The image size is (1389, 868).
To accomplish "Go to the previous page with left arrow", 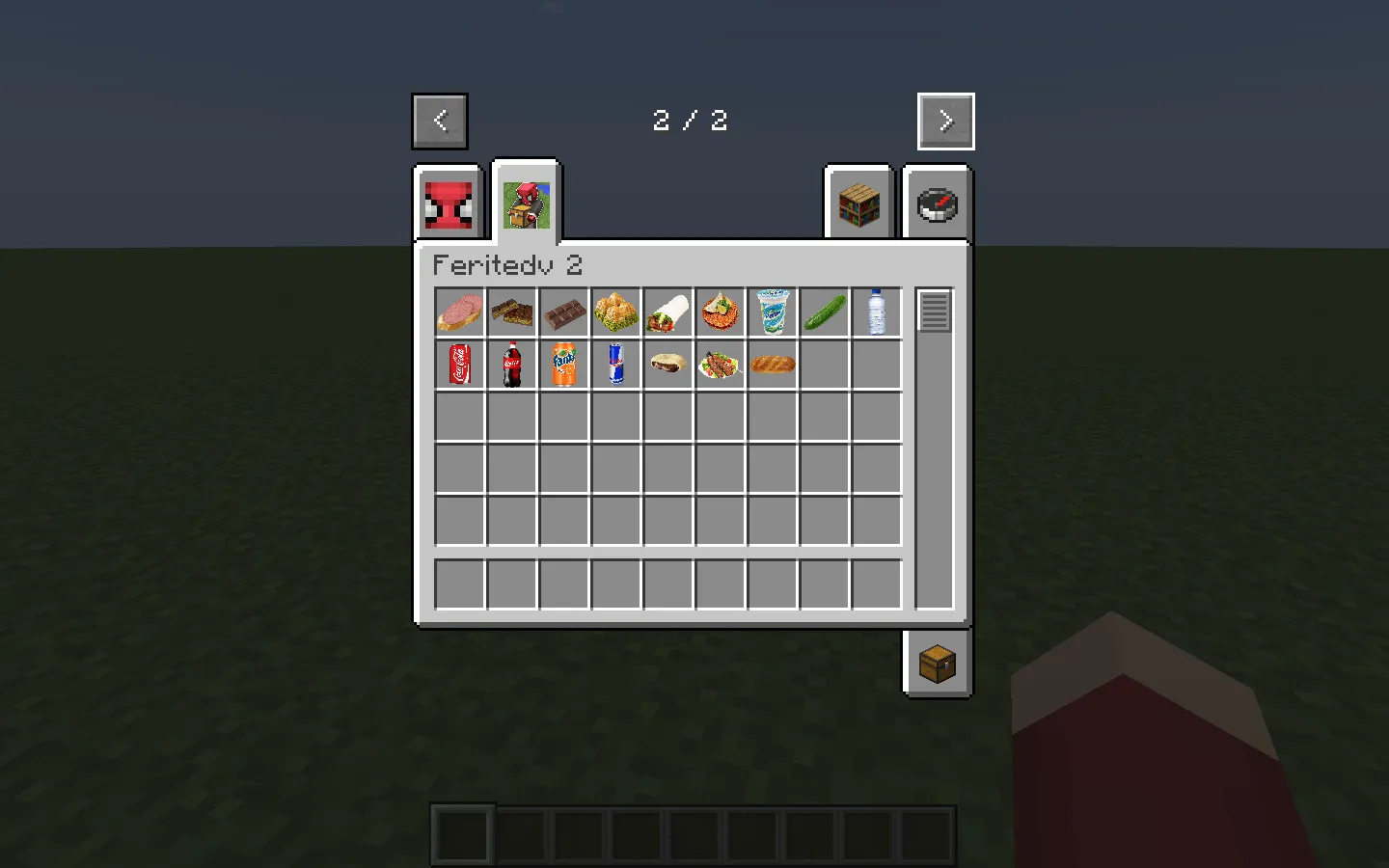I will coord(439,121).
